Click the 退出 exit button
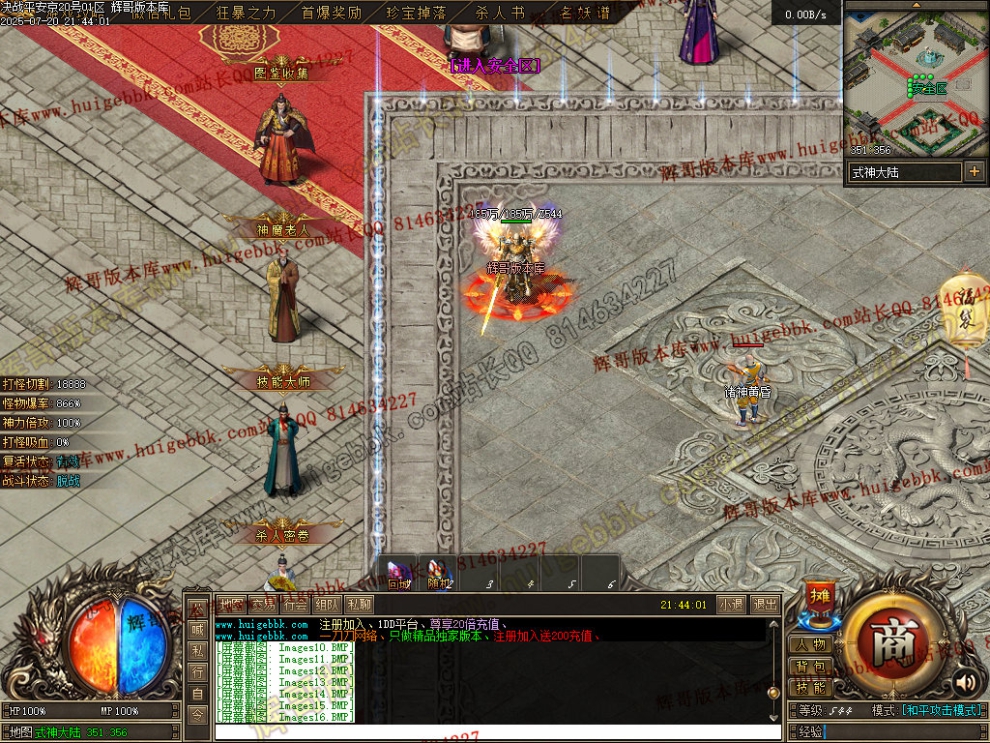 click(765, 604)
